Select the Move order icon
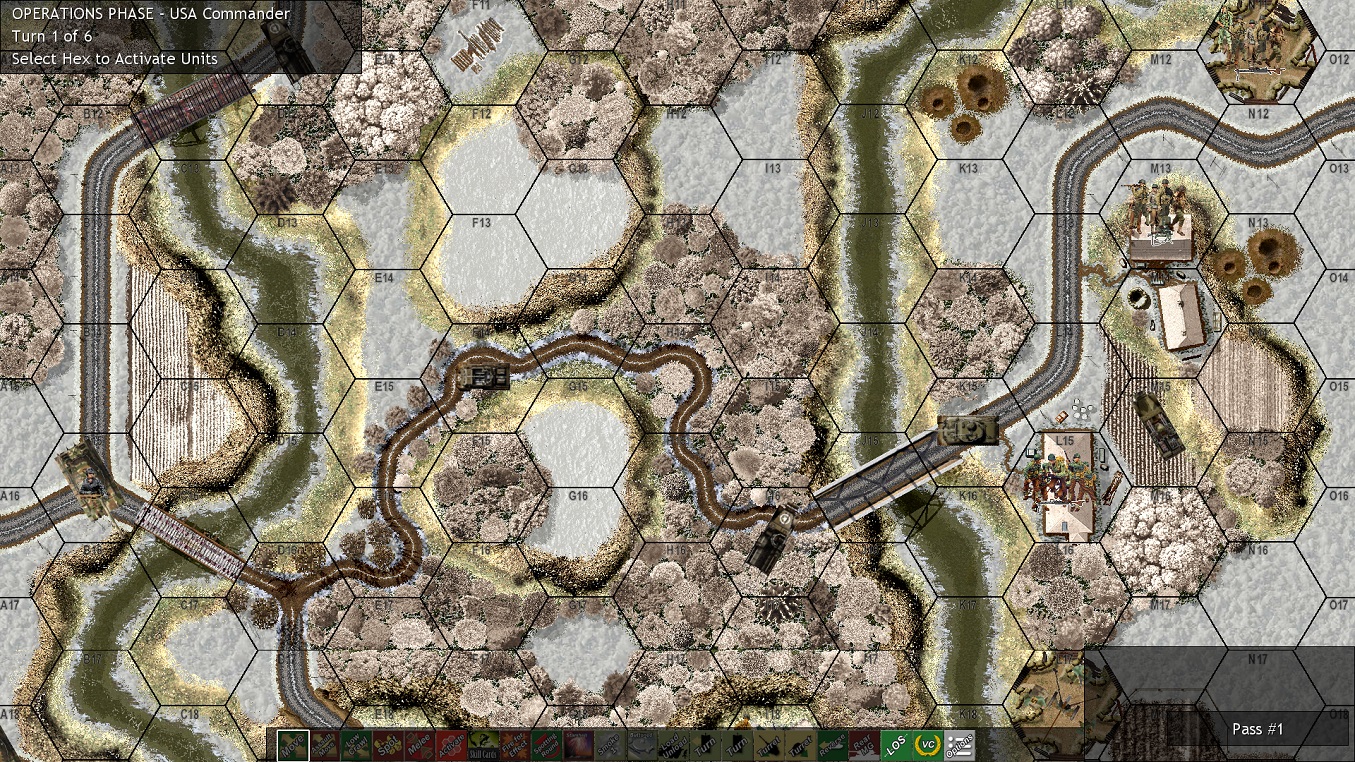This screenshot has width=1355, height=762. (292, 745)
